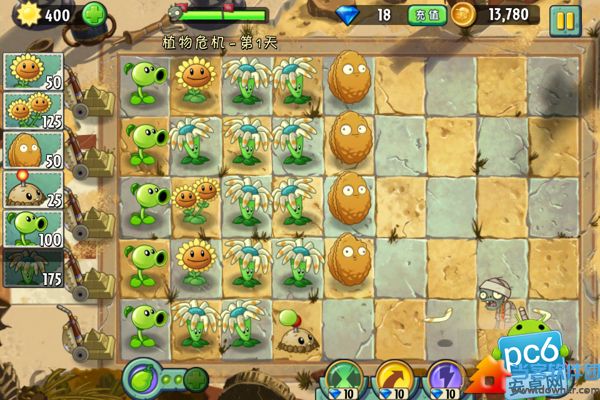This screenshot has width=600, height=400.
Task: Choose the Peashooter seed packet costing 100
Action: (x=34, y=230)
